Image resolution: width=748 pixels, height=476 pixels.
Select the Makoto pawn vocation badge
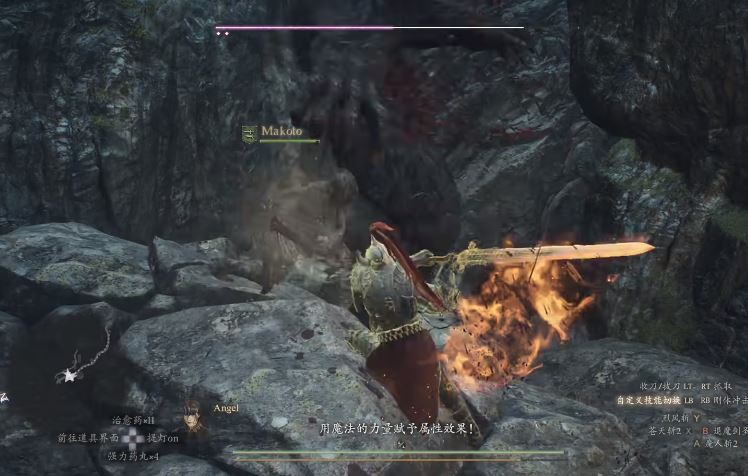[x=249, y=132]
